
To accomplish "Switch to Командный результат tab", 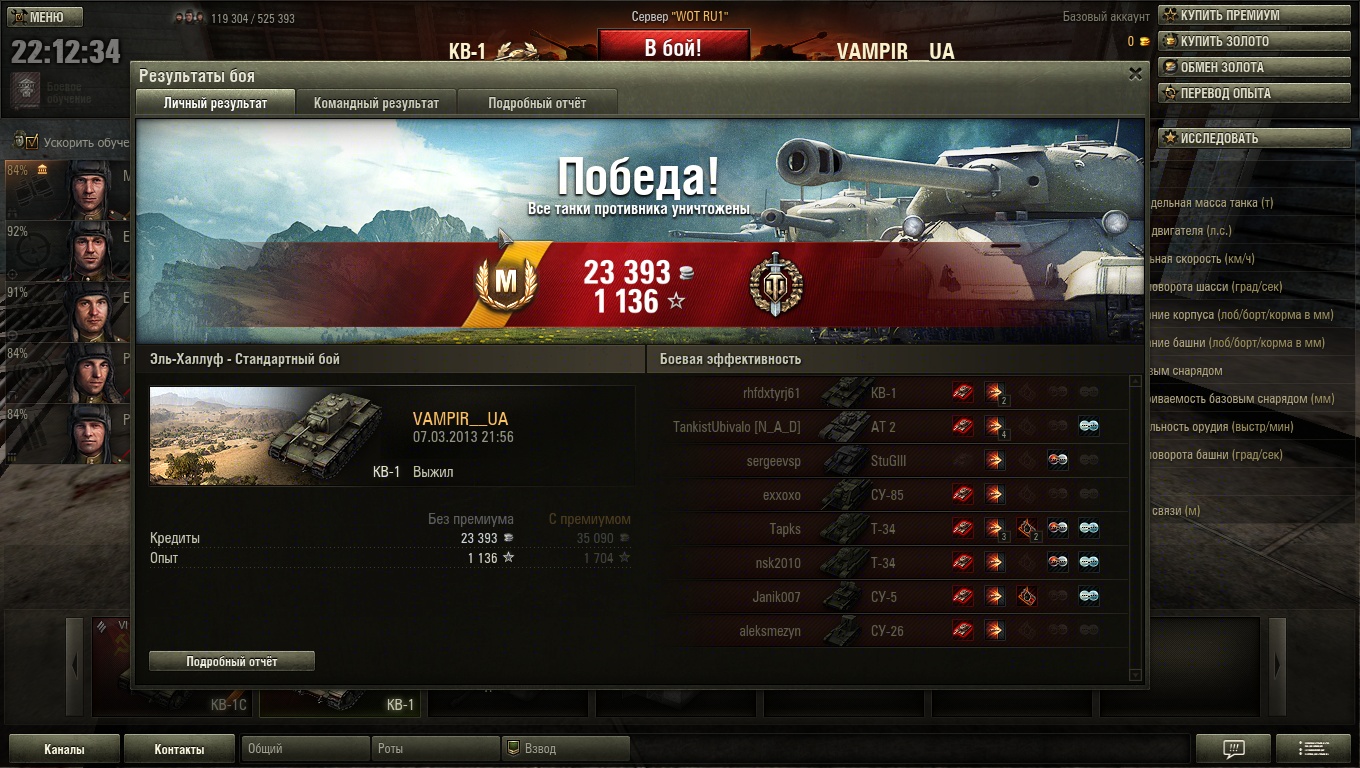I will 376,103.
